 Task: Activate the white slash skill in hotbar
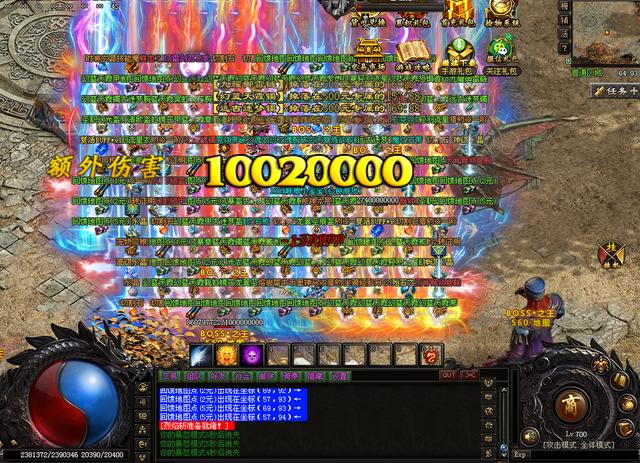click(x=199, y=355)
